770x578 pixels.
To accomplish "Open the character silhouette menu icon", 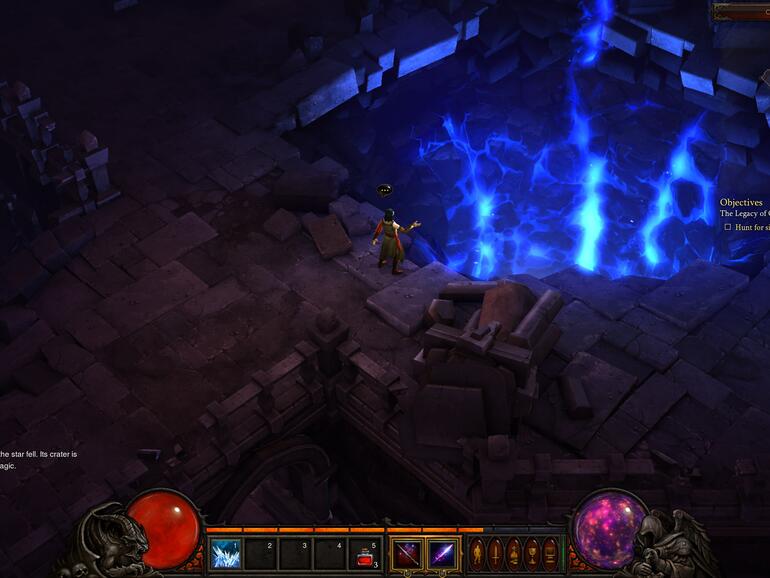I will pyautogui.click(x=477, y=553).
